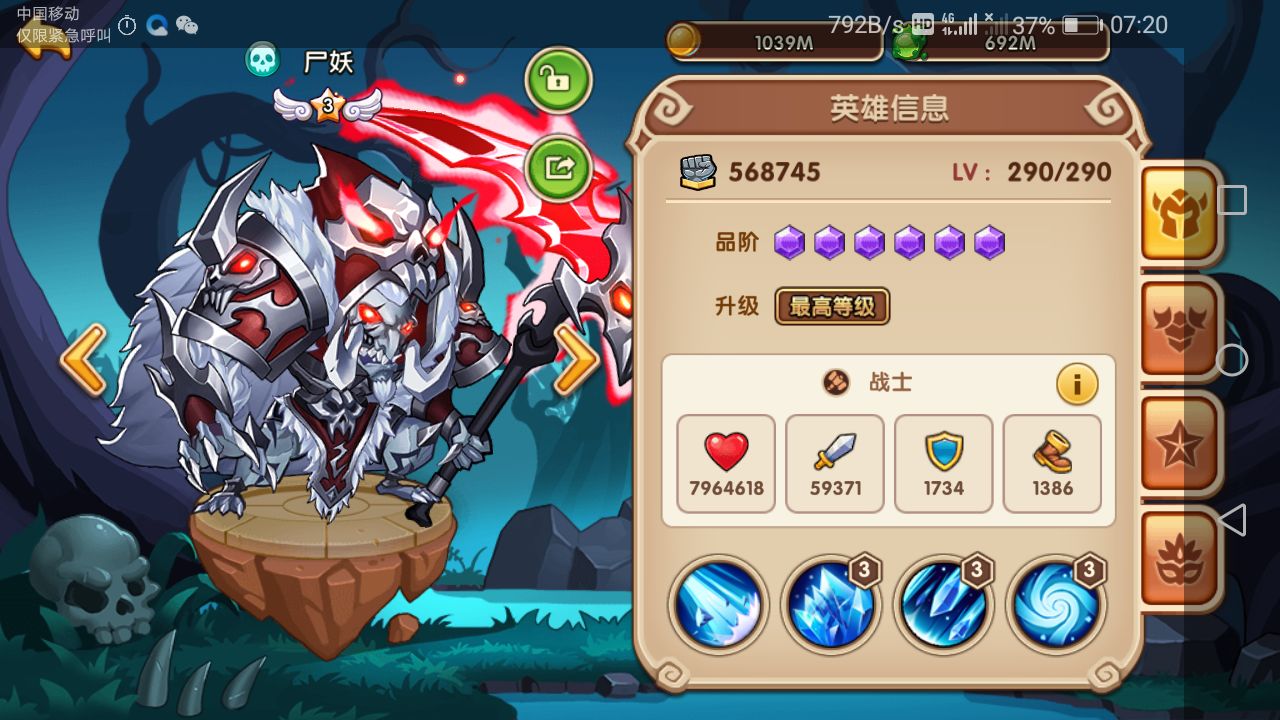
Task: Tap the Android home circle button
Action: click(1232, 360)
